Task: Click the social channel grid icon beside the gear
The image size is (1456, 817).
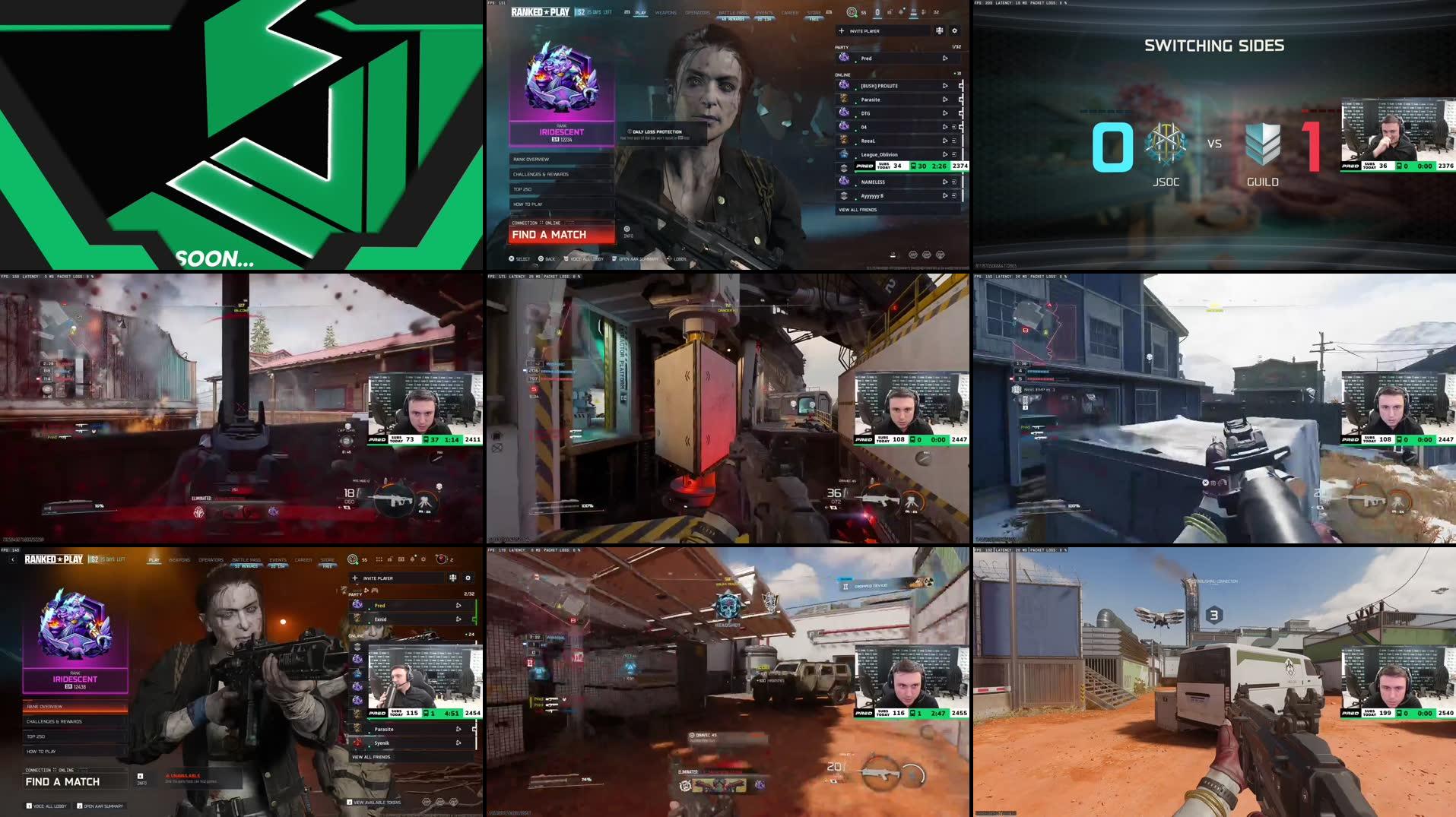Action: 941,30
